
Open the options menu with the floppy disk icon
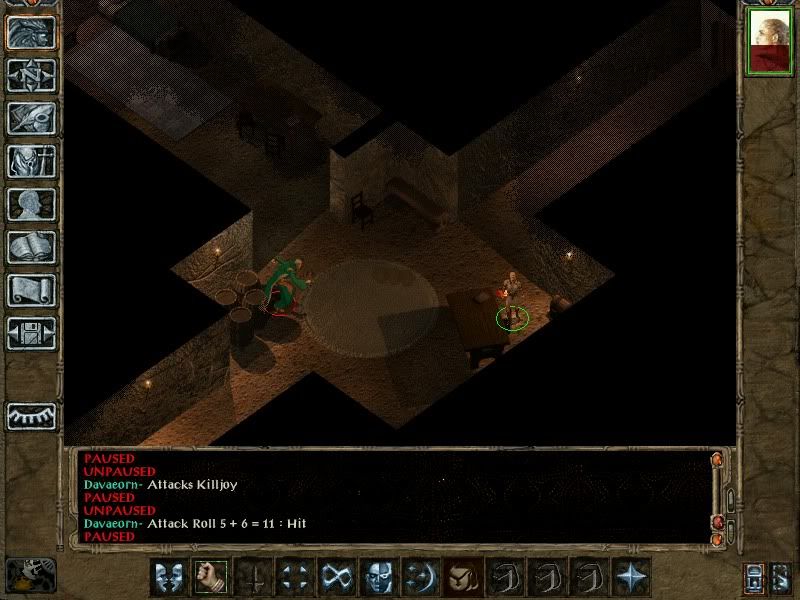(31, 333)
